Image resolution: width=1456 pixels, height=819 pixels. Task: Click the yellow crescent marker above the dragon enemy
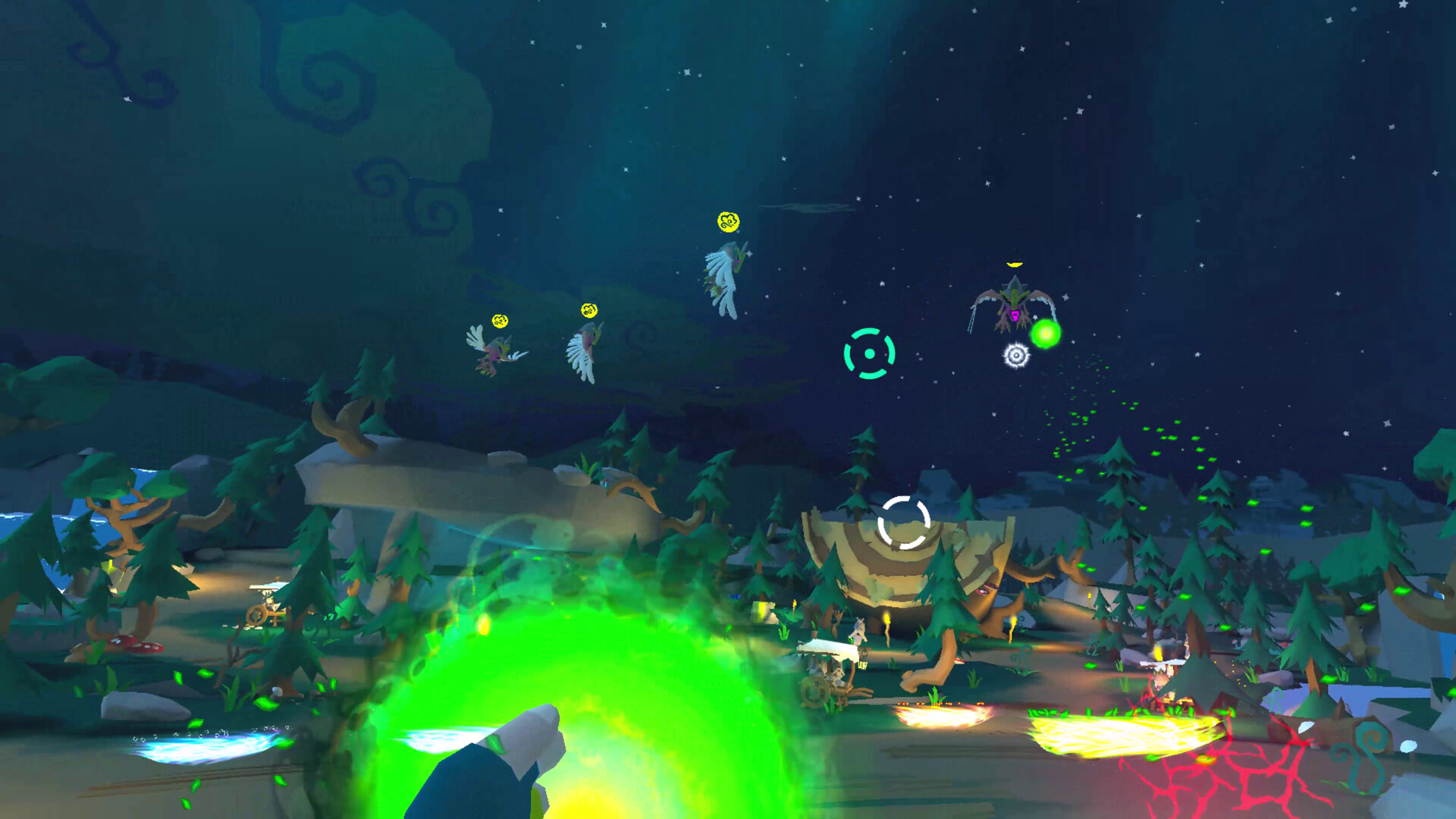point(1014,264)
